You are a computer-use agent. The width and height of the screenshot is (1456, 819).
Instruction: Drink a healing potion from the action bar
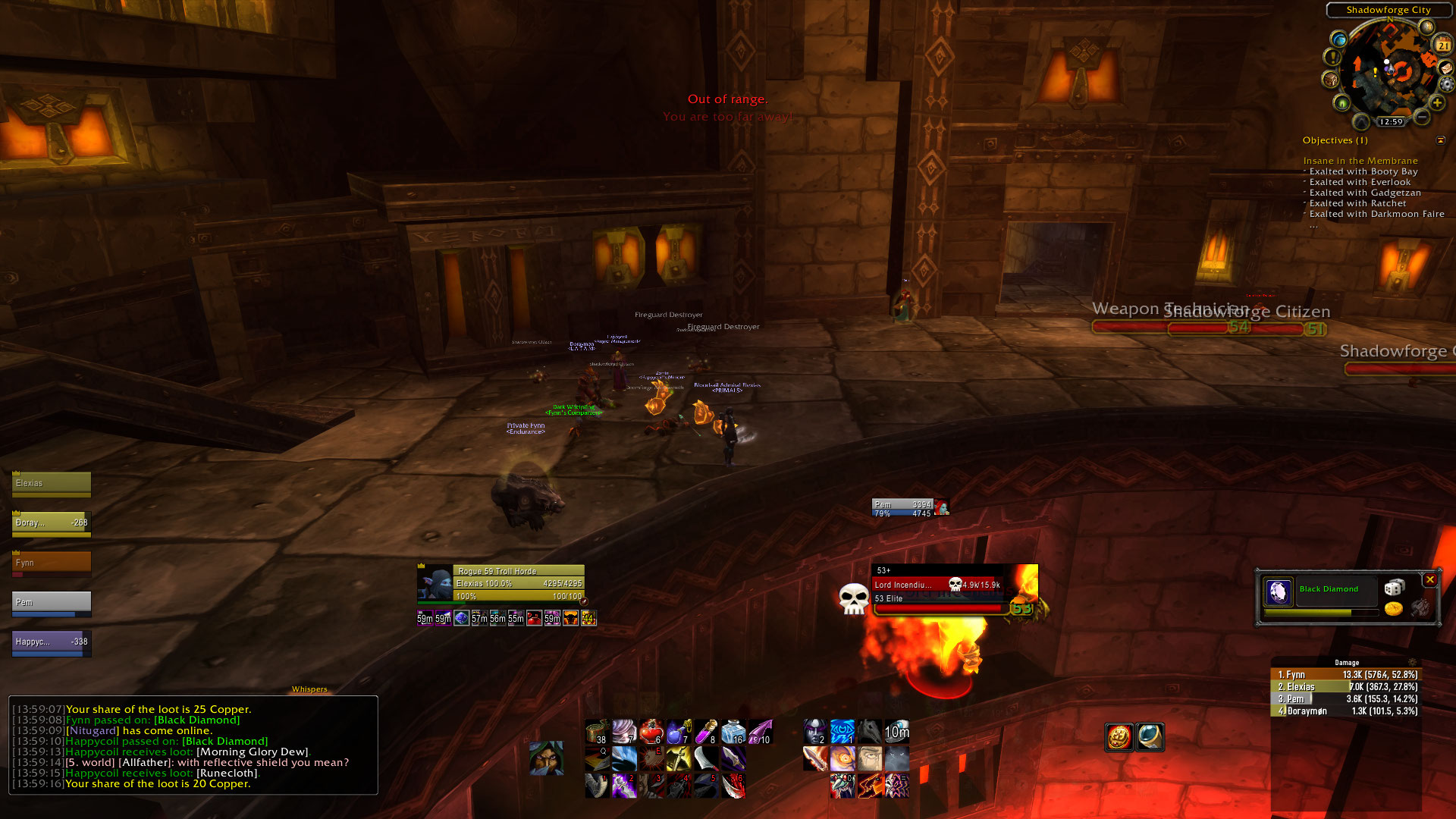coord(651,730)
